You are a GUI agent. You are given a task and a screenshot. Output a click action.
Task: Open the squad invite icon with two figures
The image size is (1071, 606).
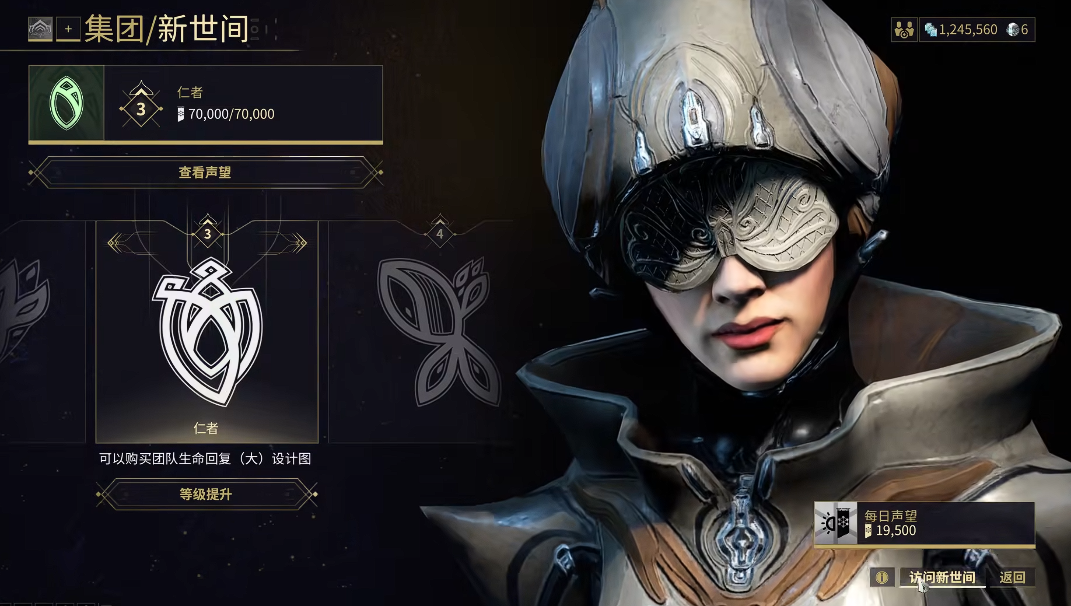[904, 29]
